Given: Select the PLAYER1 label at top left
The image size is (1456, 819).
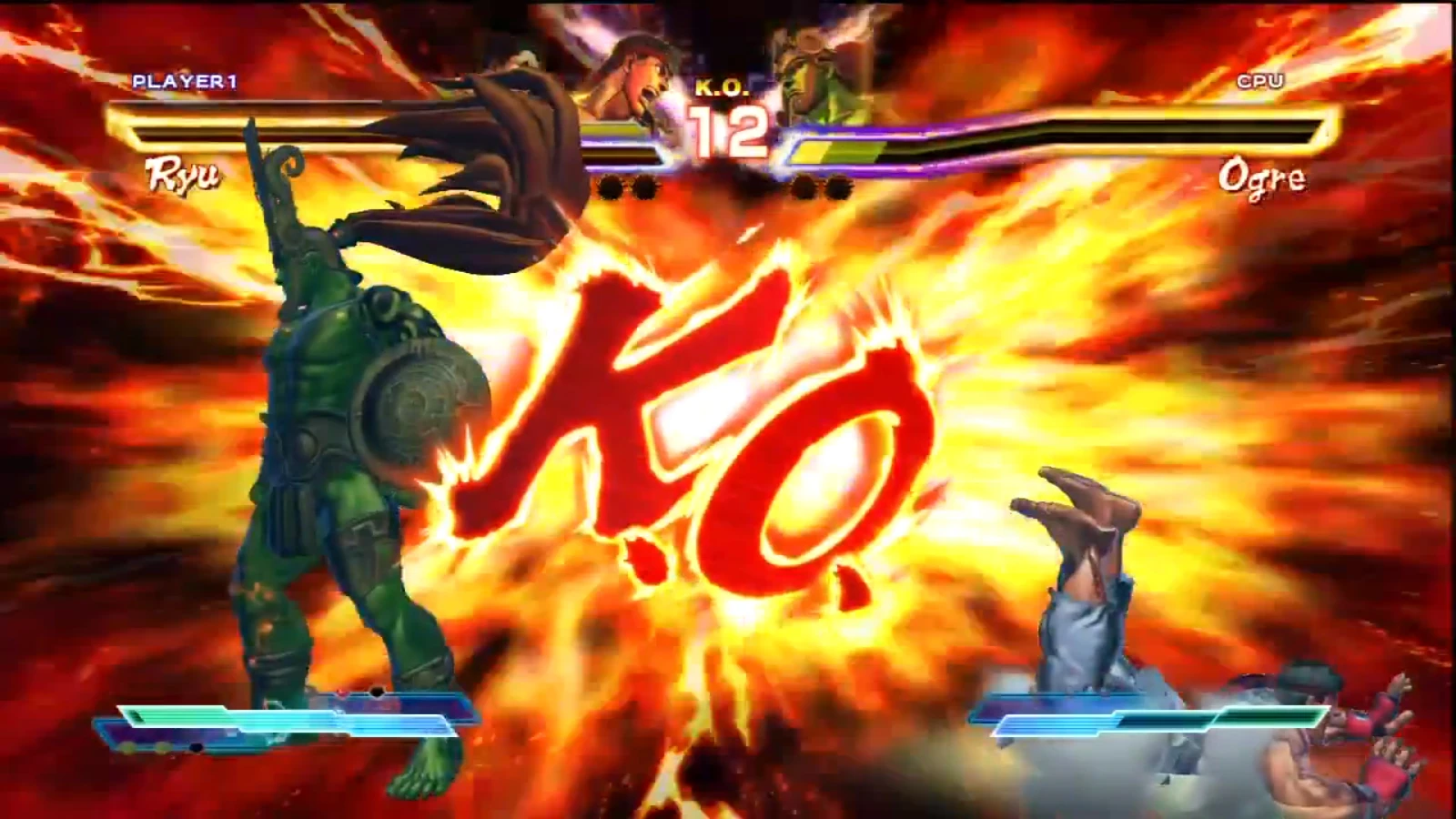Looking at the screenshot, I should coord(185,84).
